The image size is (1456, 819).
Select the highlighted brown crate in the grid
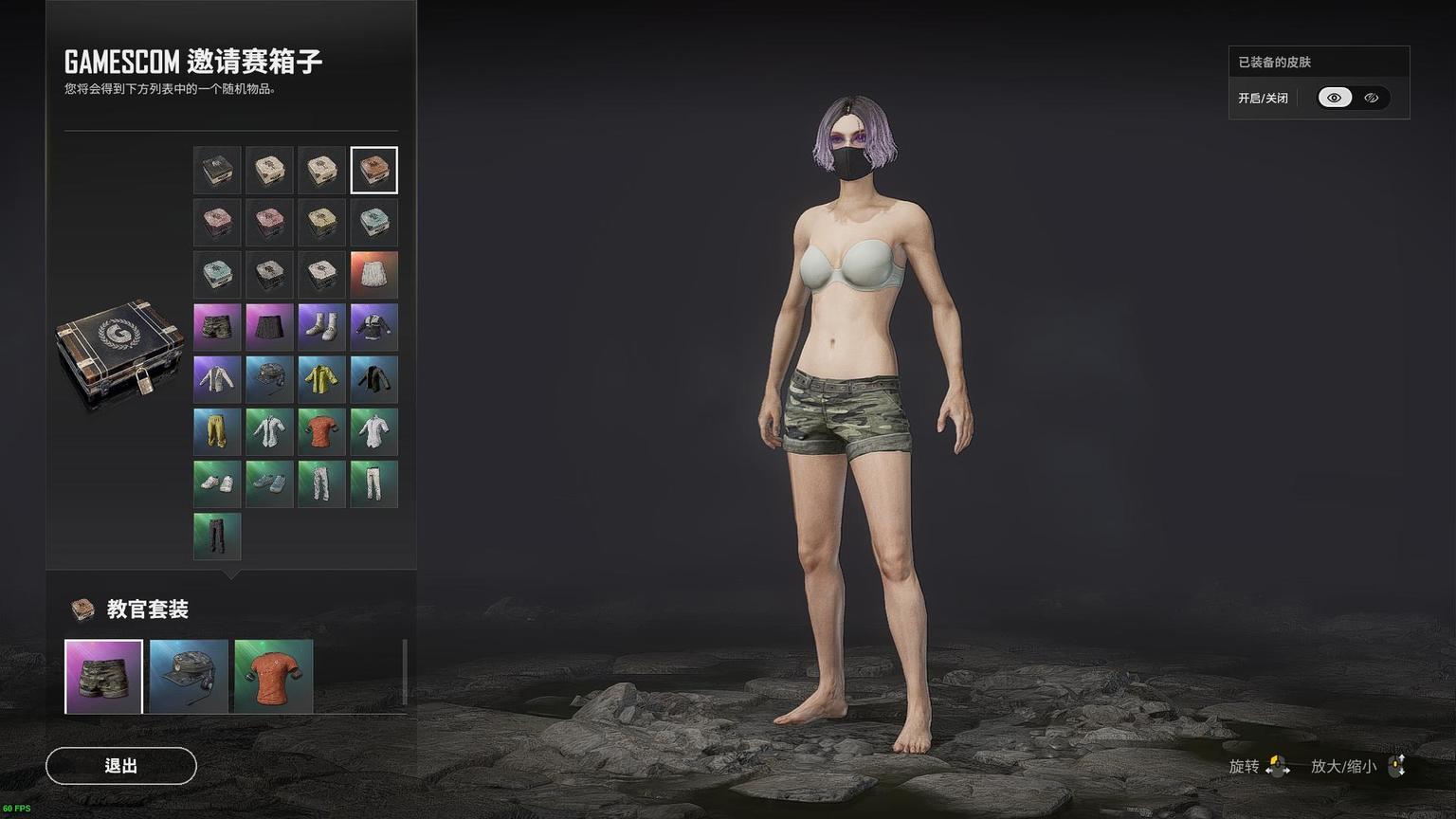point(373,171)
